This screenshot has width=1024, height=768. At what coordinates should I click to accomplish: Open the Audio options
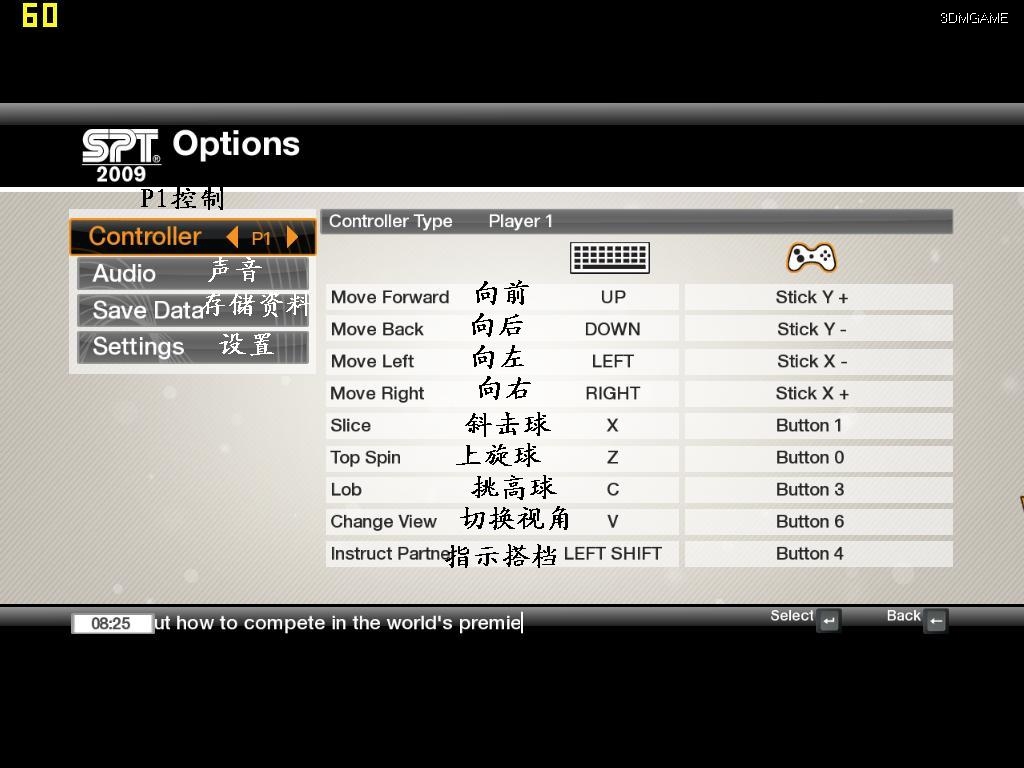pos(124,273)
